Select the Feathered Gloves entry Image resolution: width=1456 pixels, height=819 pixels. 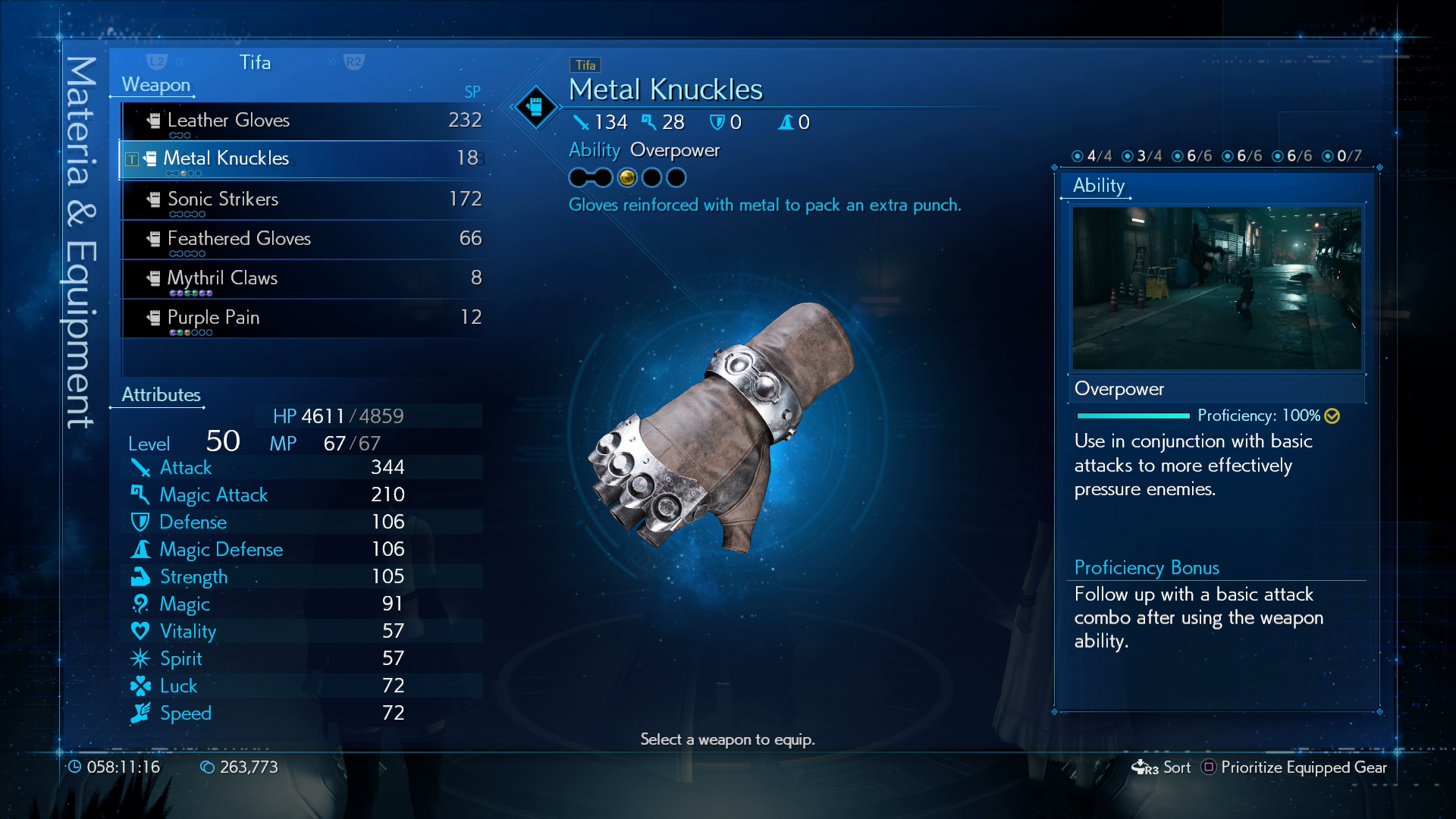pyautogui.click(x=303, y=239)
